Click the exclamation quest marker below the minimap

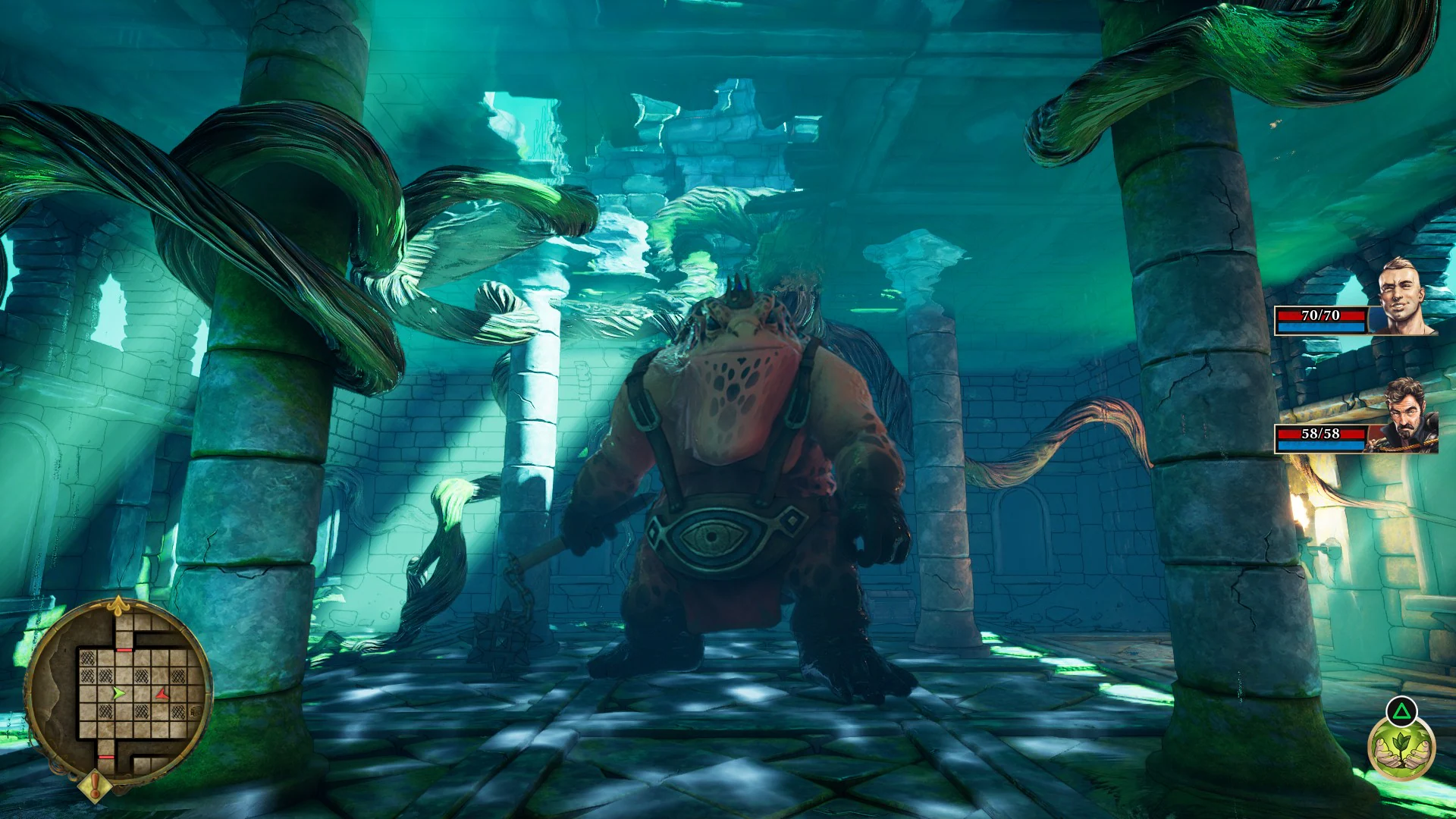pos(94,784)
